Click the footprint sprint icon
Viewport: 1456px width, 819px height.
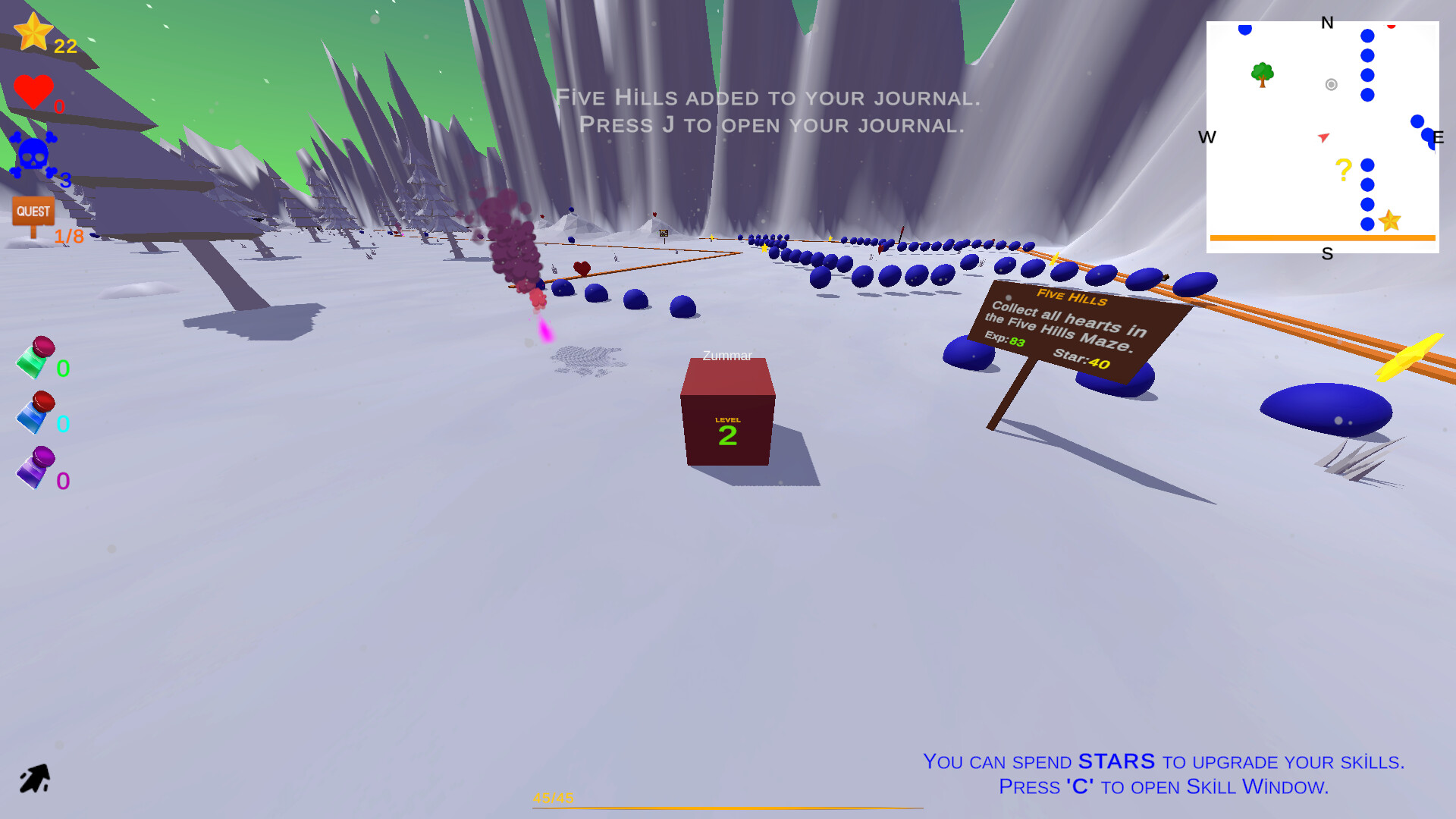coord(34,775)
